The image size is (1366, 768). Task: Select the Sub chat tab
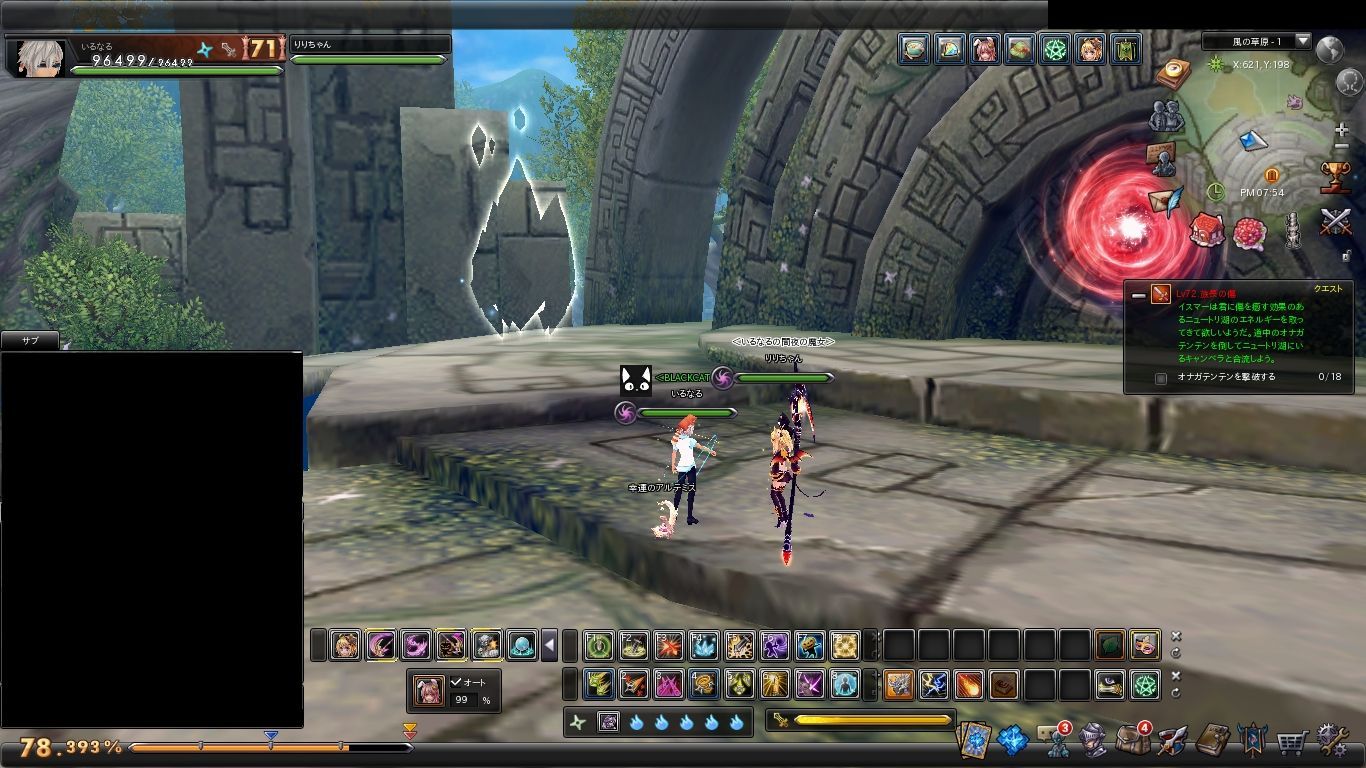click(x=30, y=341)
